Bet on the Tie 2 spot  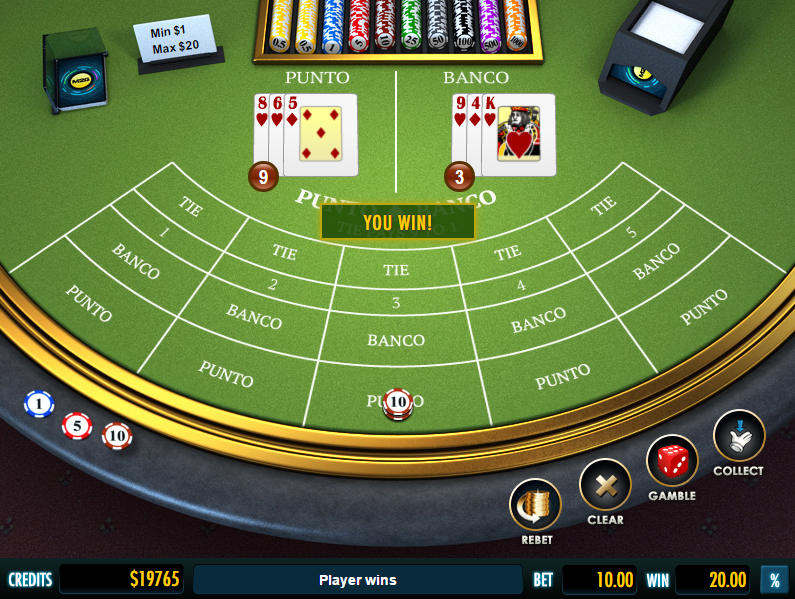[281, 265]
